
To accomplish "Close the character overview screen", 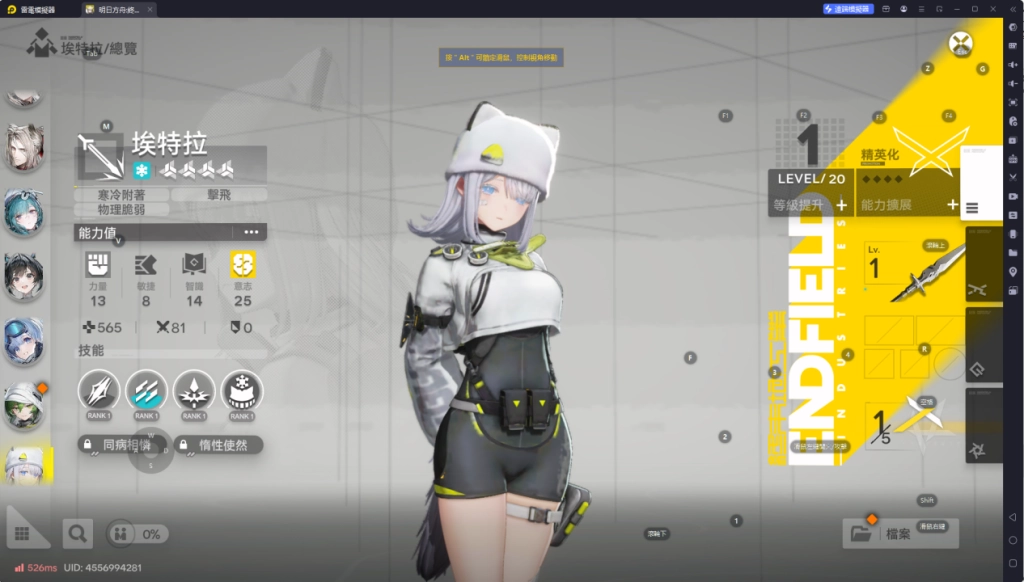I will [961, 44].
